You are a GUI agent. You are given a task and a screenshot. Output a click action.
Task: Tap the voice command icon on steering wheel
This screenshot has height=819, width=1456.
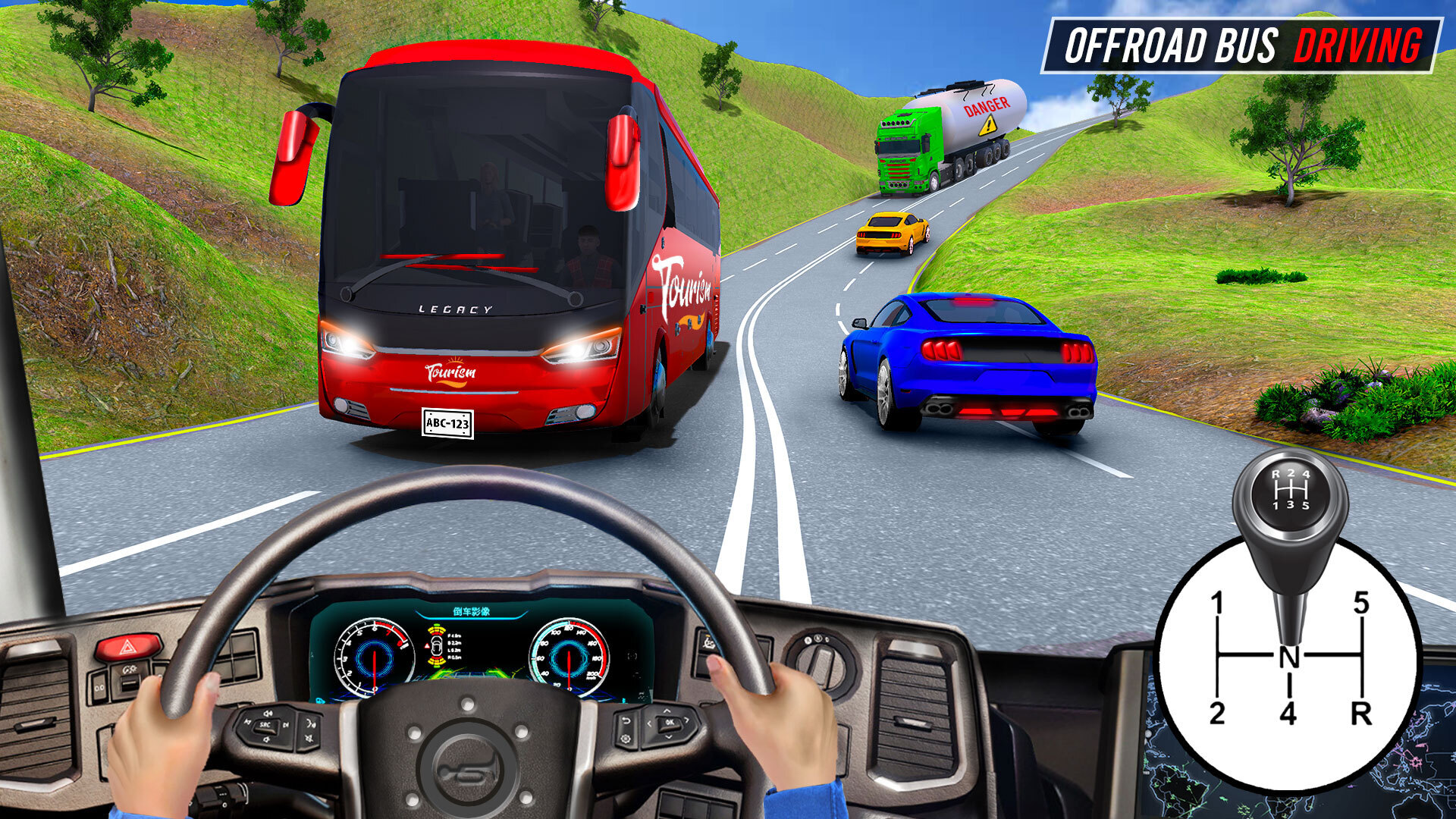pyautogui.click(x=310, y=723)
